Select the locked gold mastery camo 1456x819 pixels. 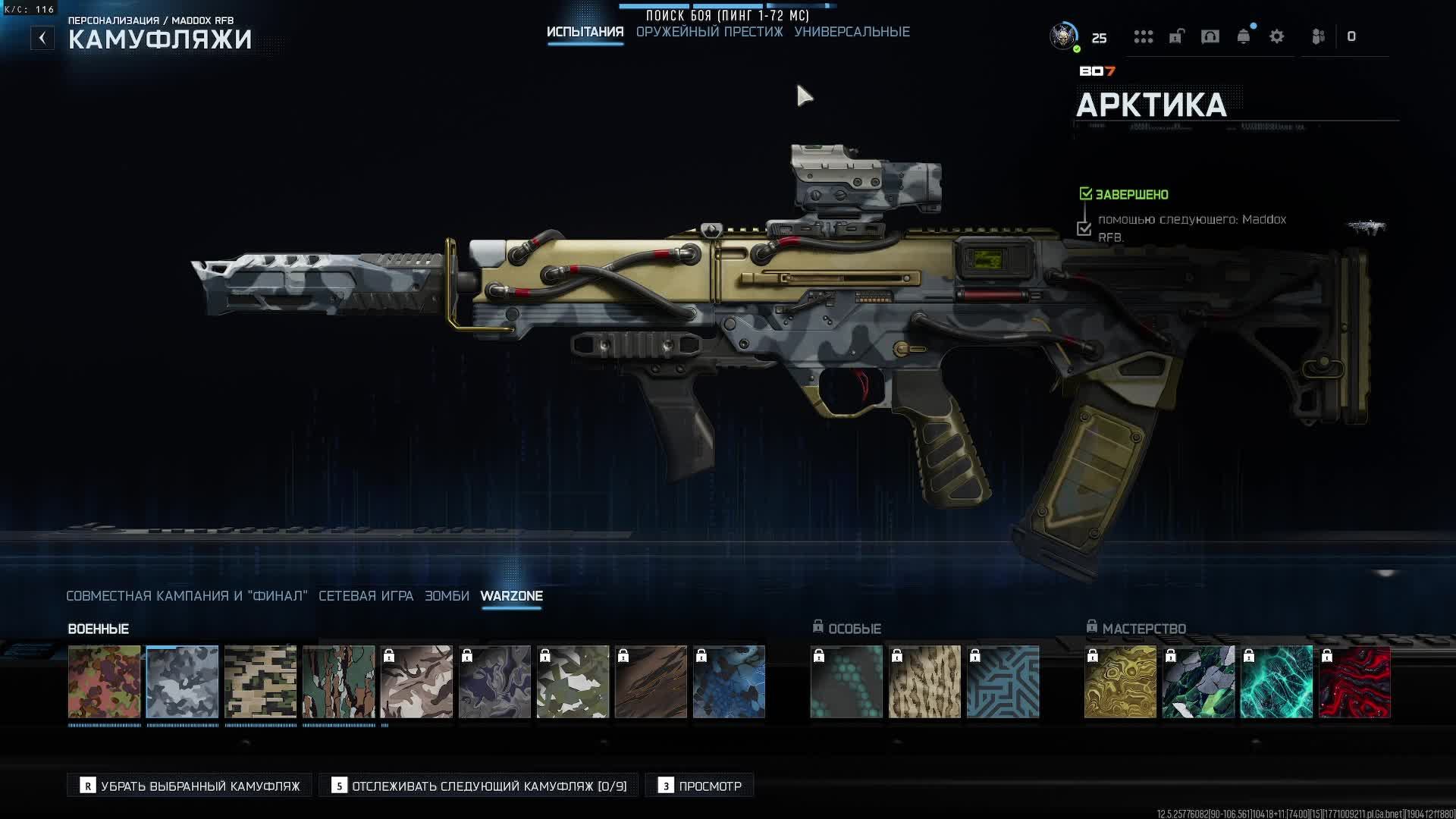pyautogui.click(x=1120, y=682)
